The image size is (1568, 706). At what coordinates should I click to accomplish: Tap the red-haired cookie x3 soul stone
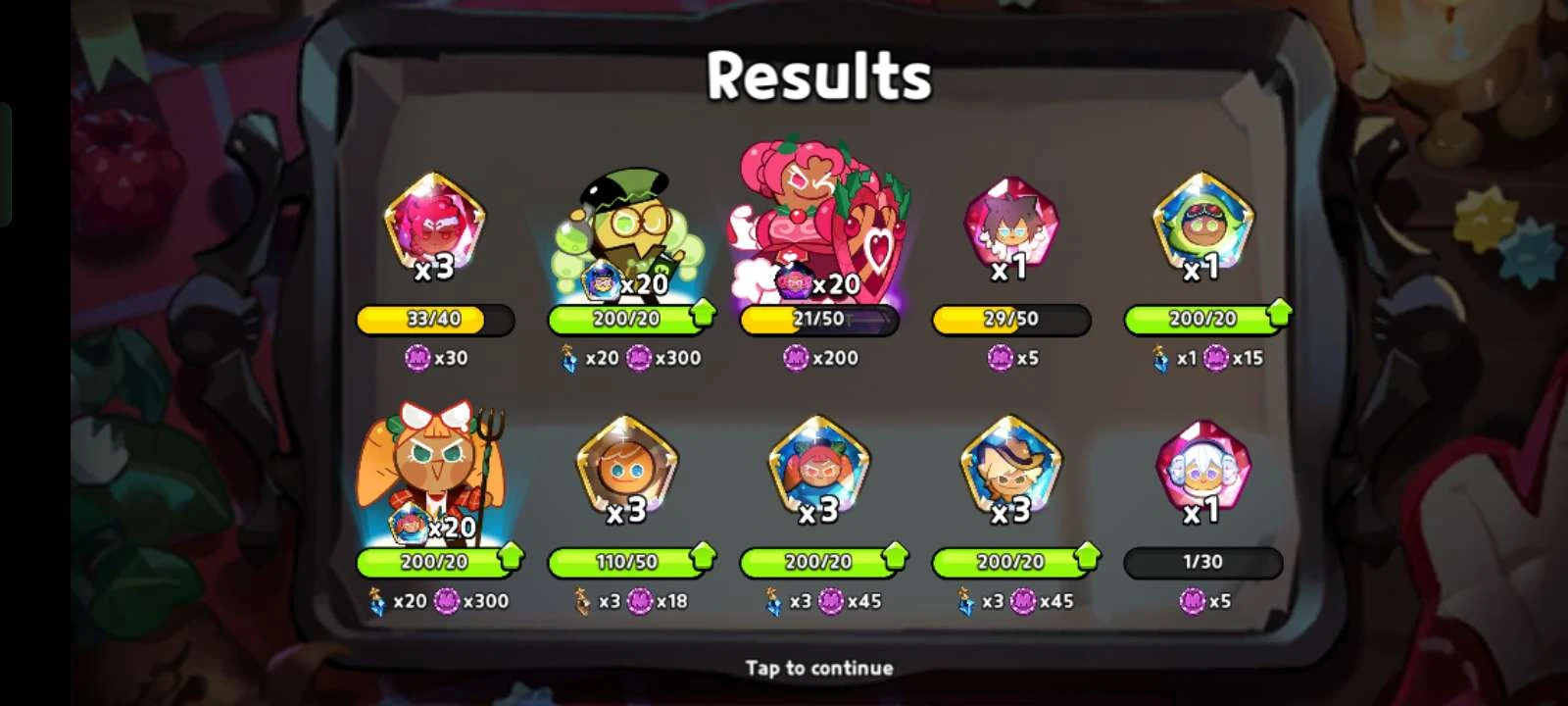818,471
